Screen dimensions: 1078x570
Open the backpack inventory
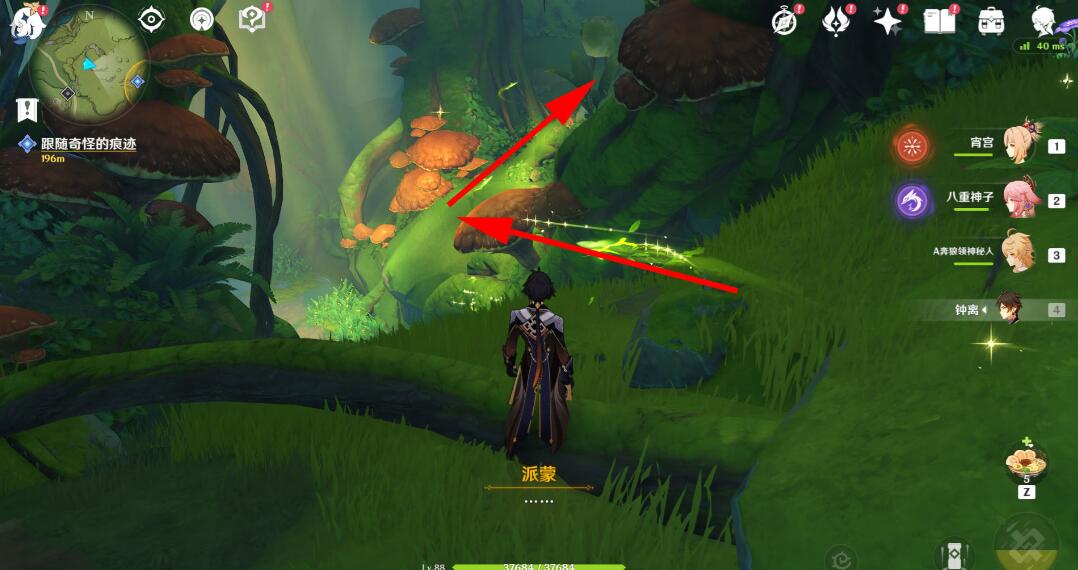[991, 20]
